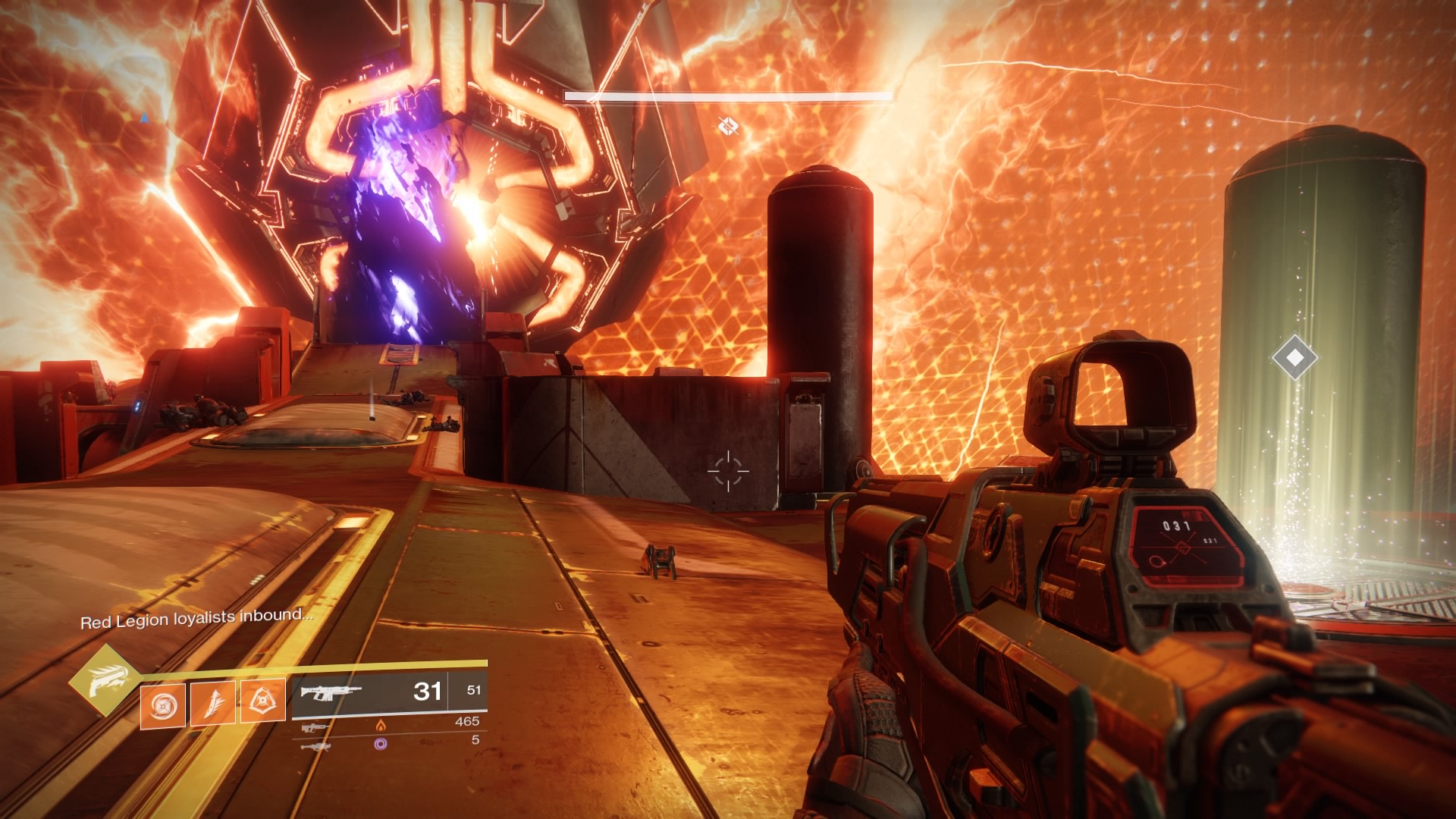Image resolution: width=1456 pixels, height=819 pixels.
Task: Use the throwing knife melee ability
Action: coord(213,702)
